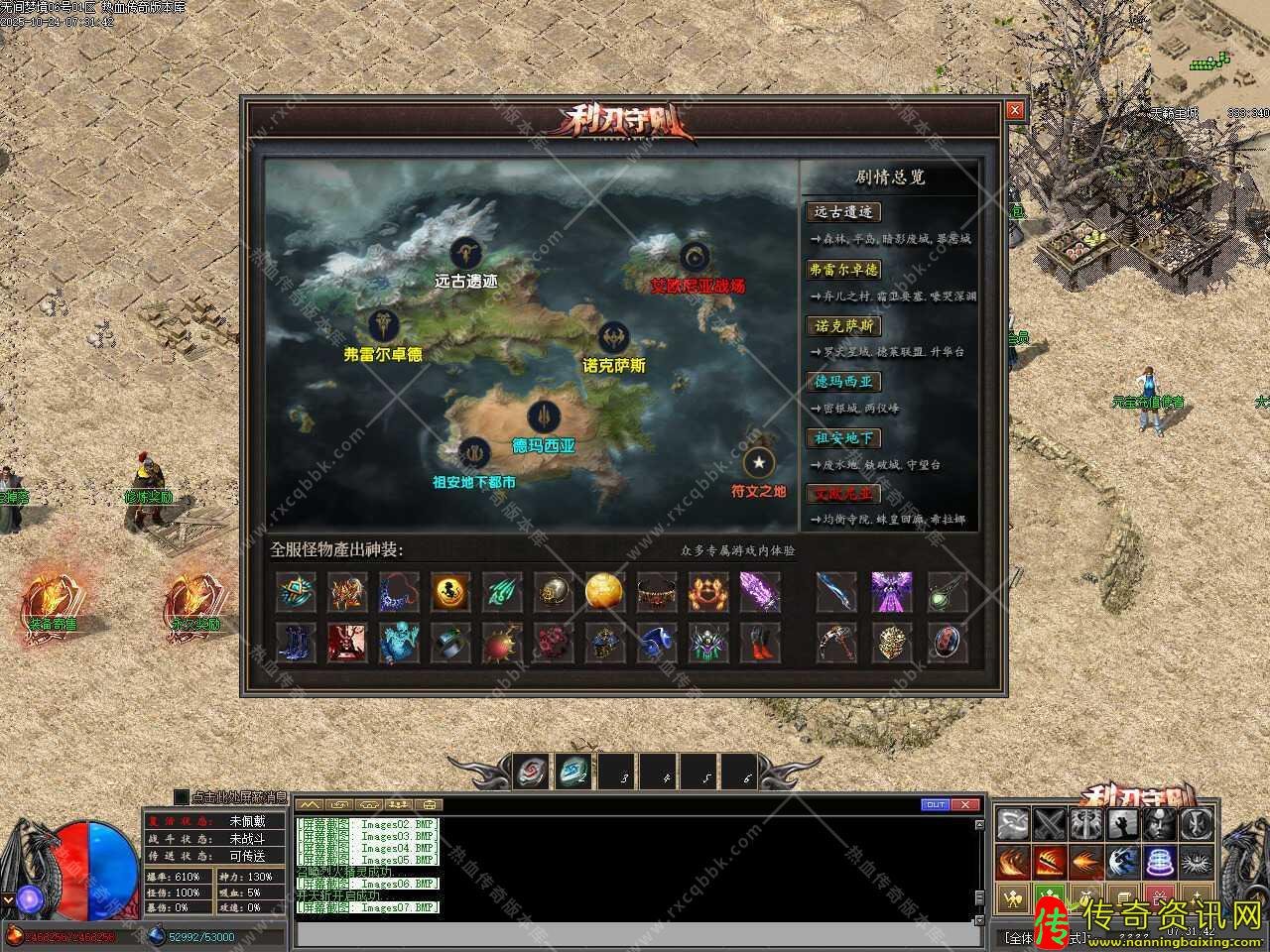The height and width of the screenshot is (952, 1270).
Task: Inspect the golden orb loot icon
Action: pyautogui.click(x=604, y=592)
